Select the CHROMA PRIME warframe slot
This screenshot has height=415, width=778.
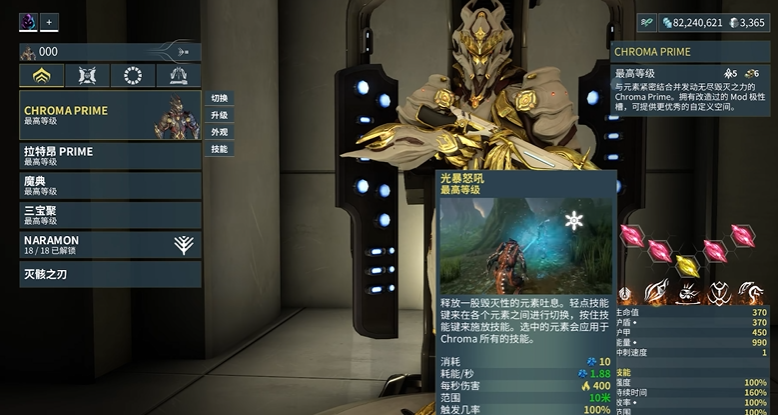110,115
